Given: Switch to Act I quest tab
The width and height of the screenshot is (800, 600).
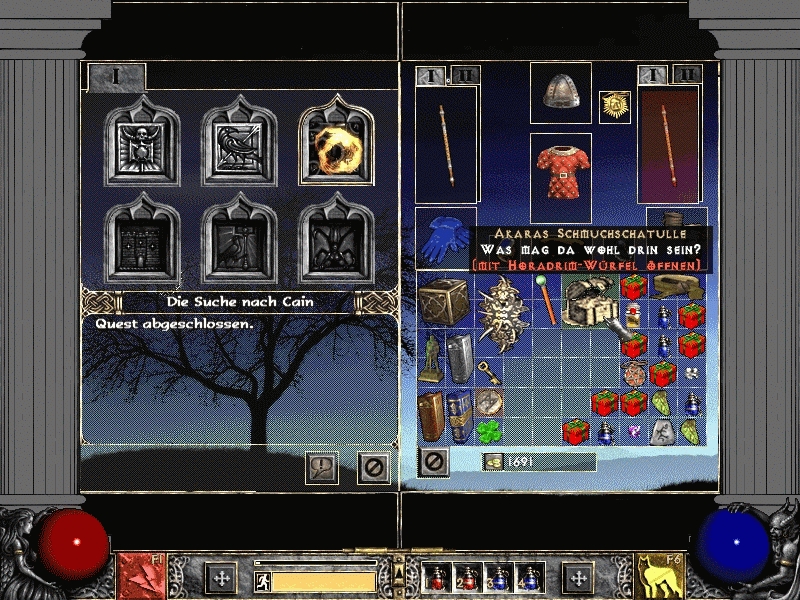Looking at the screenshot, I should [116, 76].
